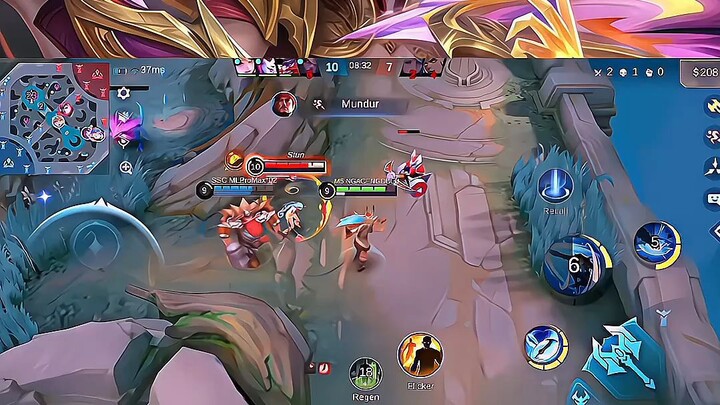The height and width of the screenshot is (405, 720).
Task: Trigger the blue slash skill icon
Action: click(x=545, y=344)
